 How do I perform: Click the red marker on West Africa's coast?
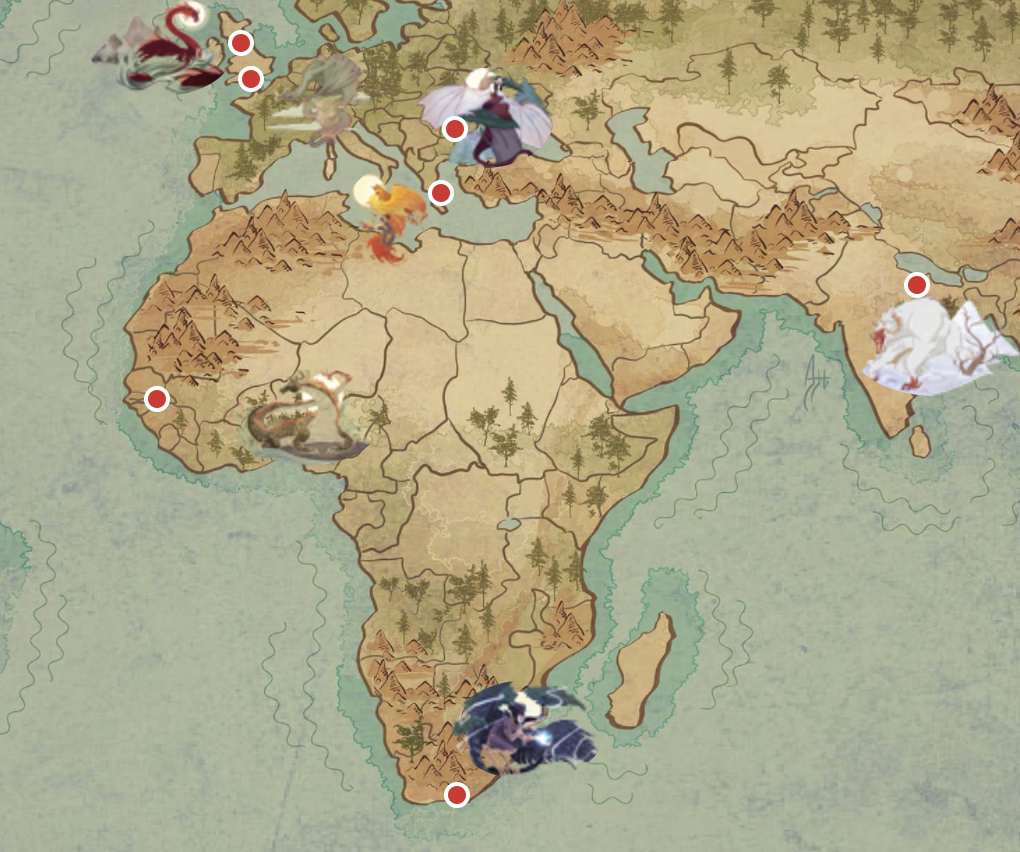click(x=156, y=399)
